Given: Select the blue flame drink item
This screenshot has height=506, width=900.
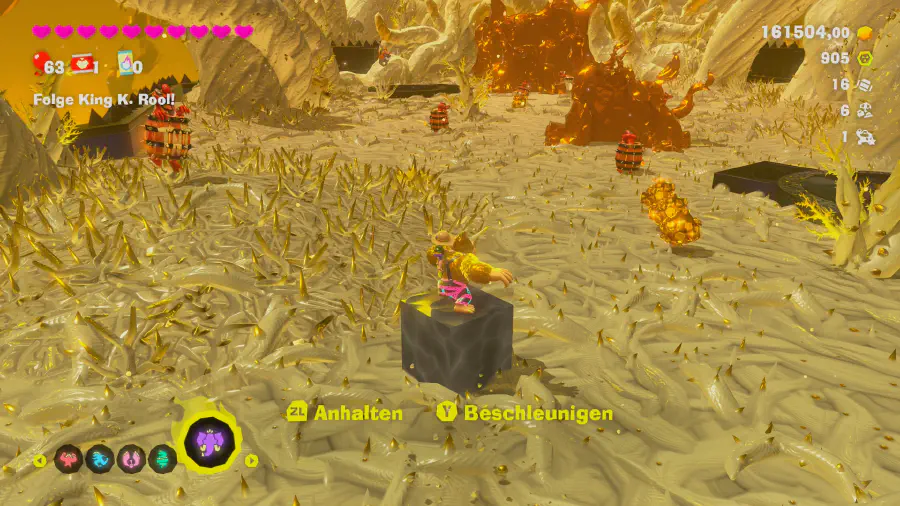Looking at the screenshot, I should [x=126, y=64].
